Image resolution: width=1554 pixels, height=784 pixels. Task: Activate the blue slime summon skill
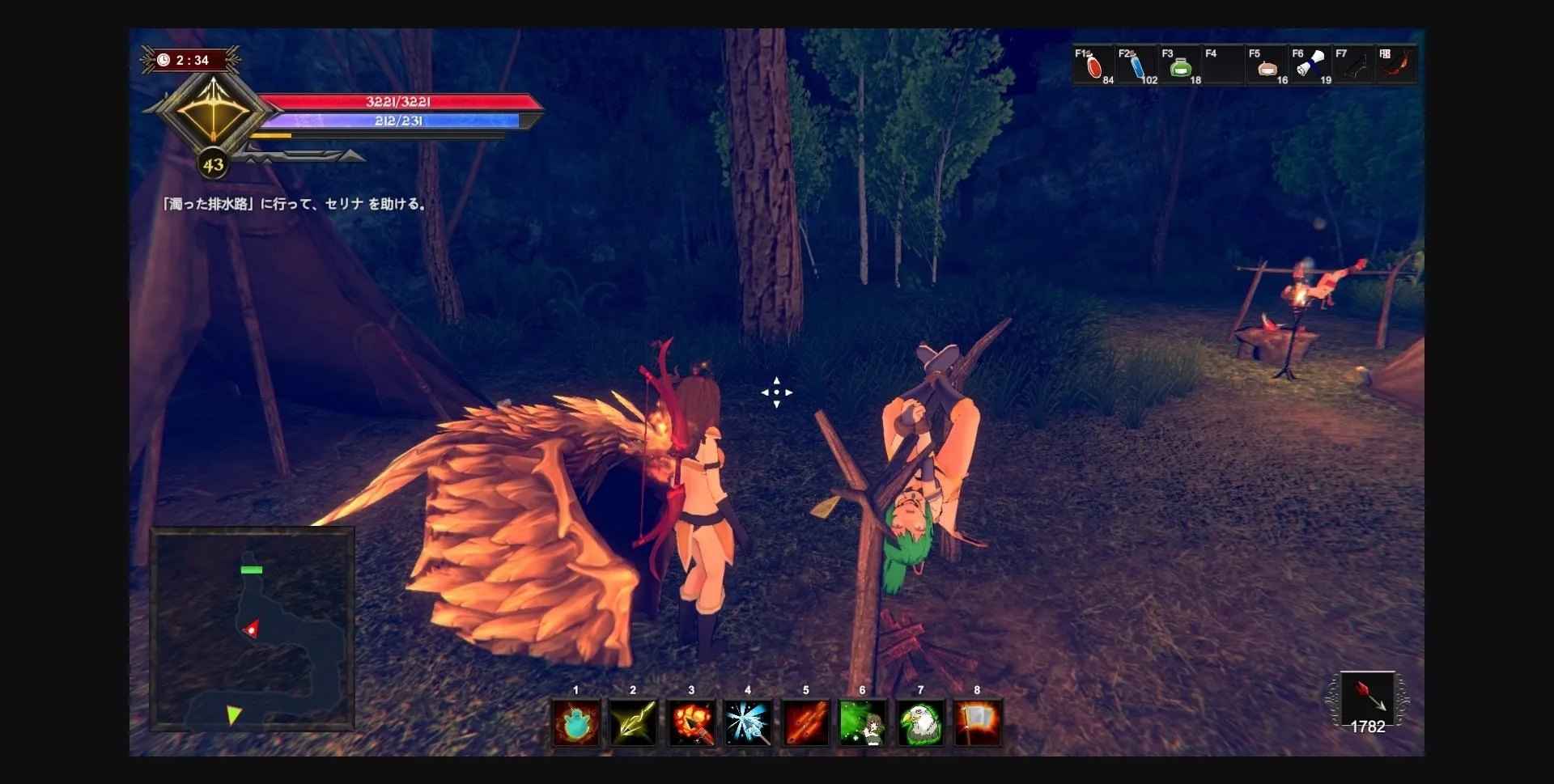[x=576, y=723]
